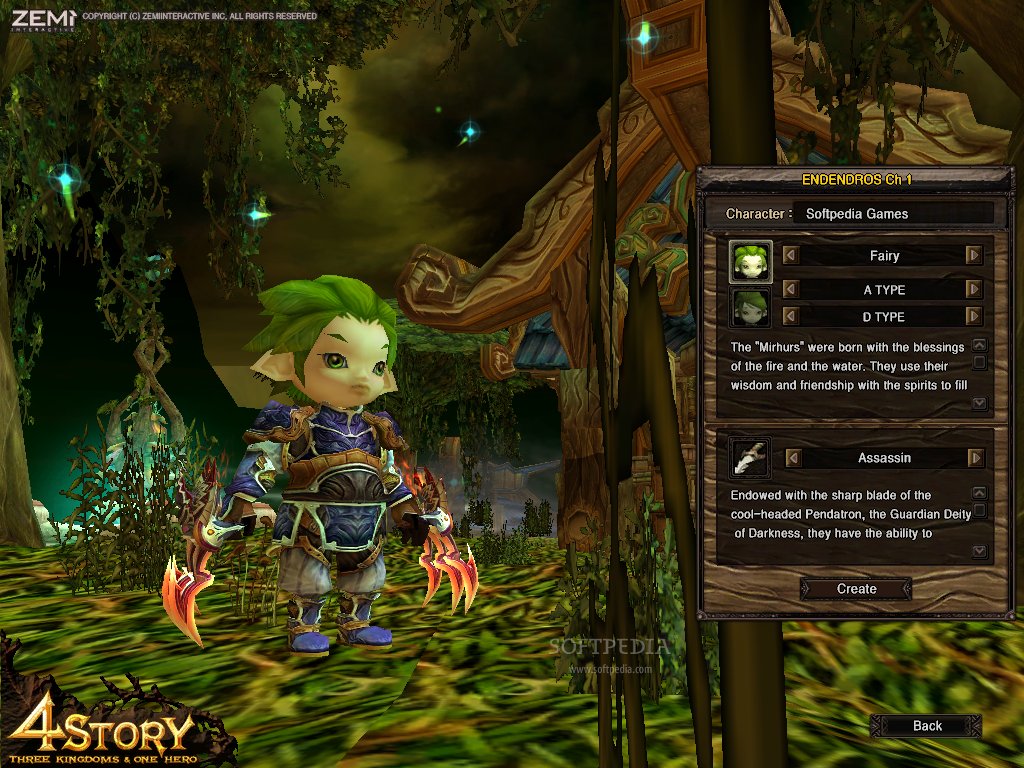Click the bright green-haired fairy portrait
The image size is (1024, 768).
[x=750, y=261]
